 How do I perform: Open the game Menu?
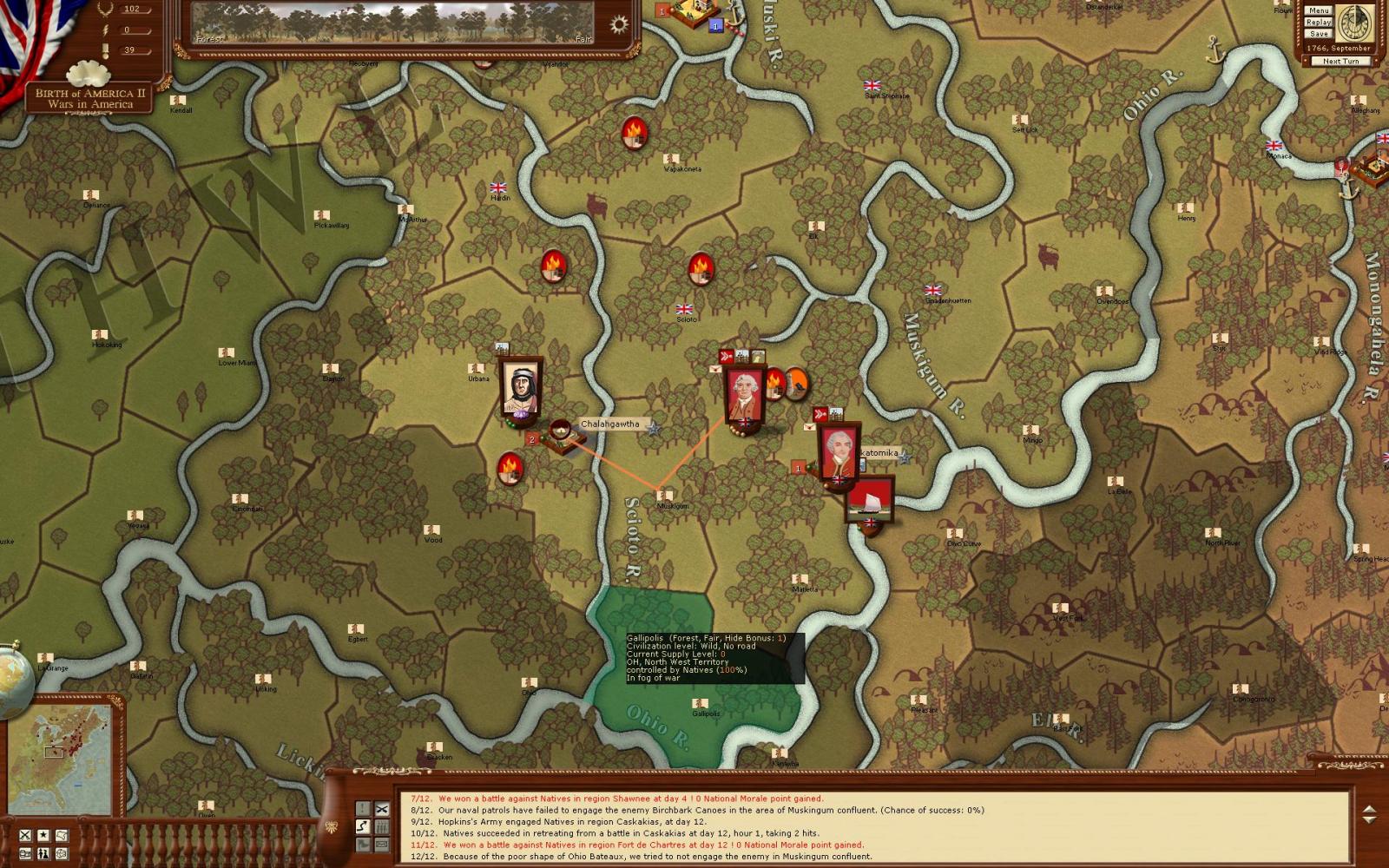click(x=1318, y=10)
